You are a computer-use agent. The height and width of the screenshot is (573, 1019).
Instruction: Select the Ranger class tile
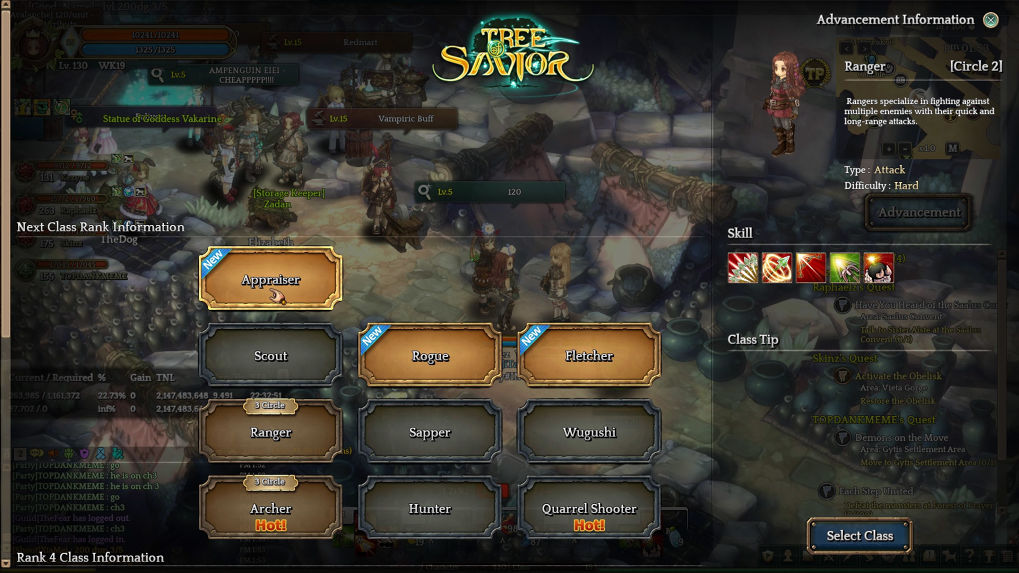pos(271,433)
